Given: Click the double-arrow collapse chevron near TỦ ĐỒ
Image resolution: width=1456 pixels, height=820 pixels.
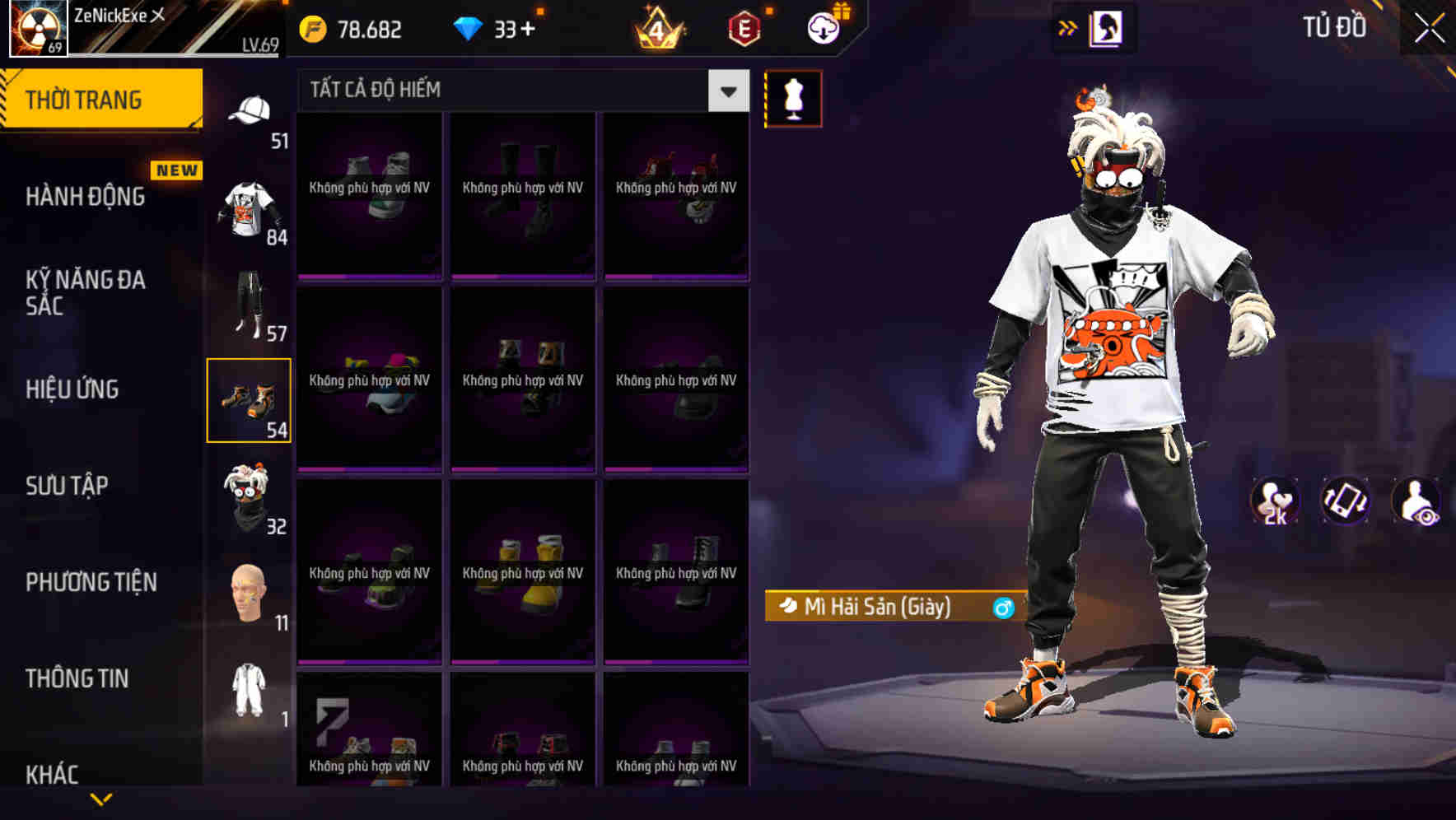Looking at the screenshot, I should point(1068,27).
